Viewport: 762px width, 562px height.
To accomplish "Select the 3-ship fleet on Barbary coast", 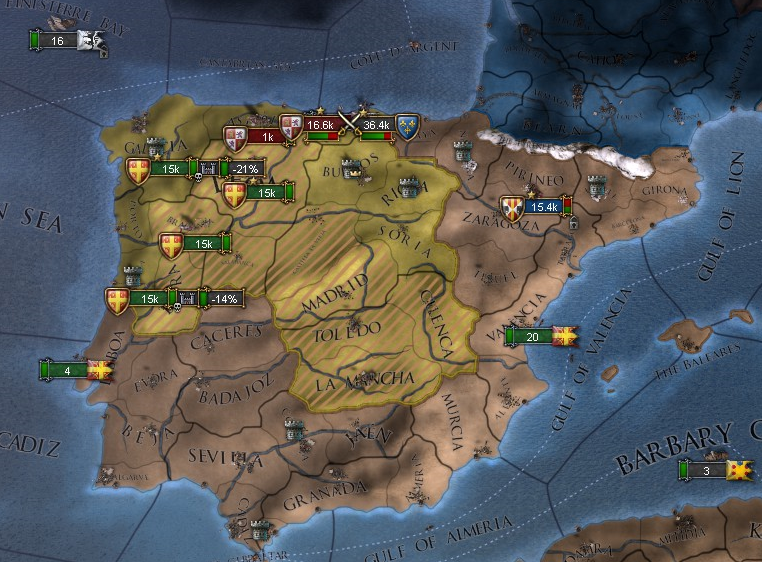I will coord(712,470).
